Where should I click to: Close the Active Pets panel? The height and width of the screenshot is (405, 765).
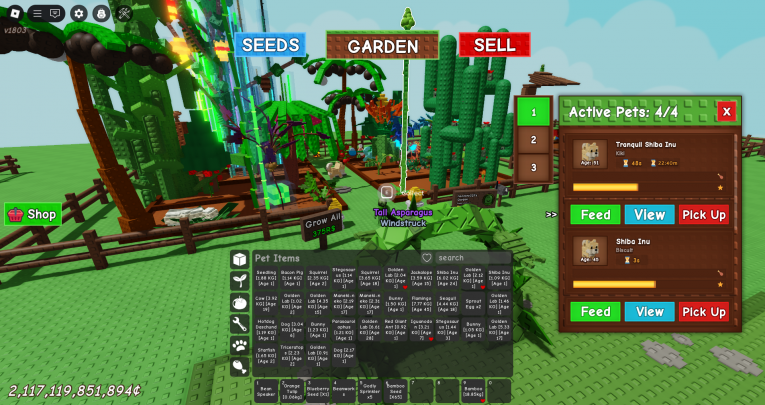click(726, 111)
